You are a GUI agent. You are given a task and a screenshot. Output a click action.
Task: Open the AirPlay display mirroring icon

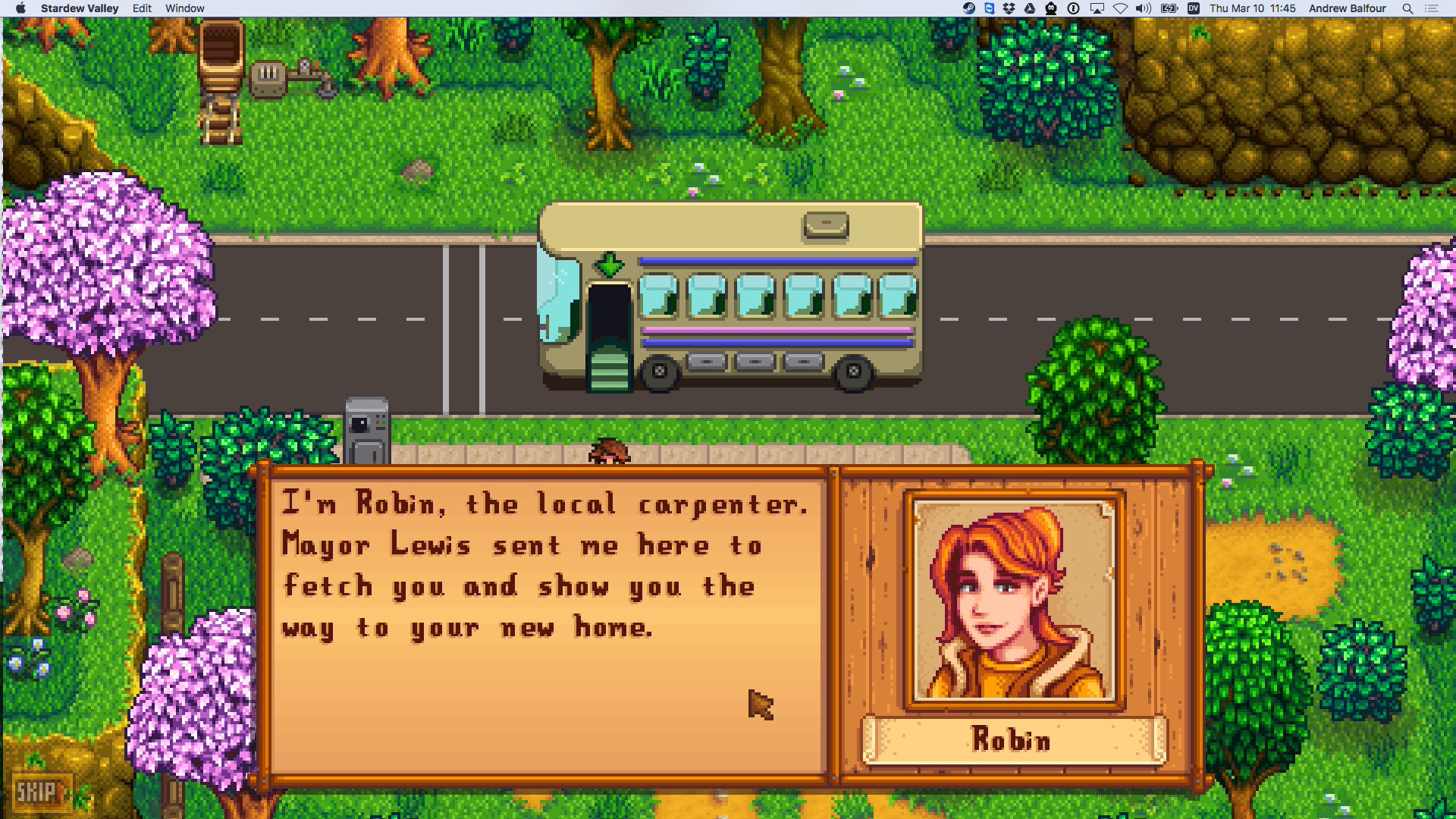[x=1097, y=8]
